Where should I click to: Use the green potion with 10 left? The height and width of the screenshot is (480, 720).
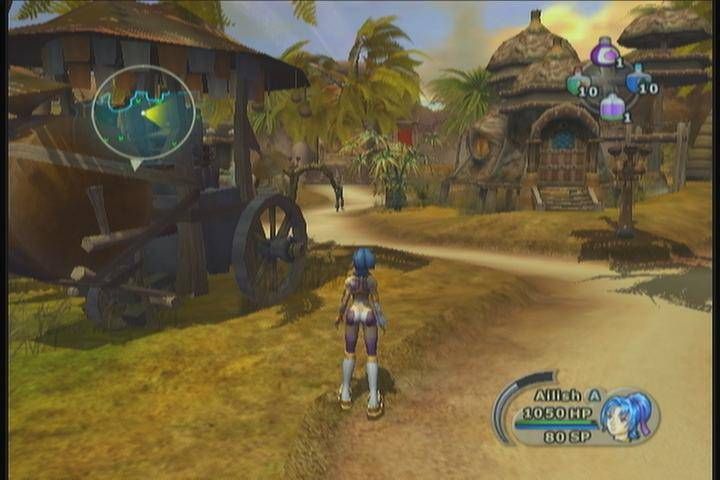(x=580, y=84)
